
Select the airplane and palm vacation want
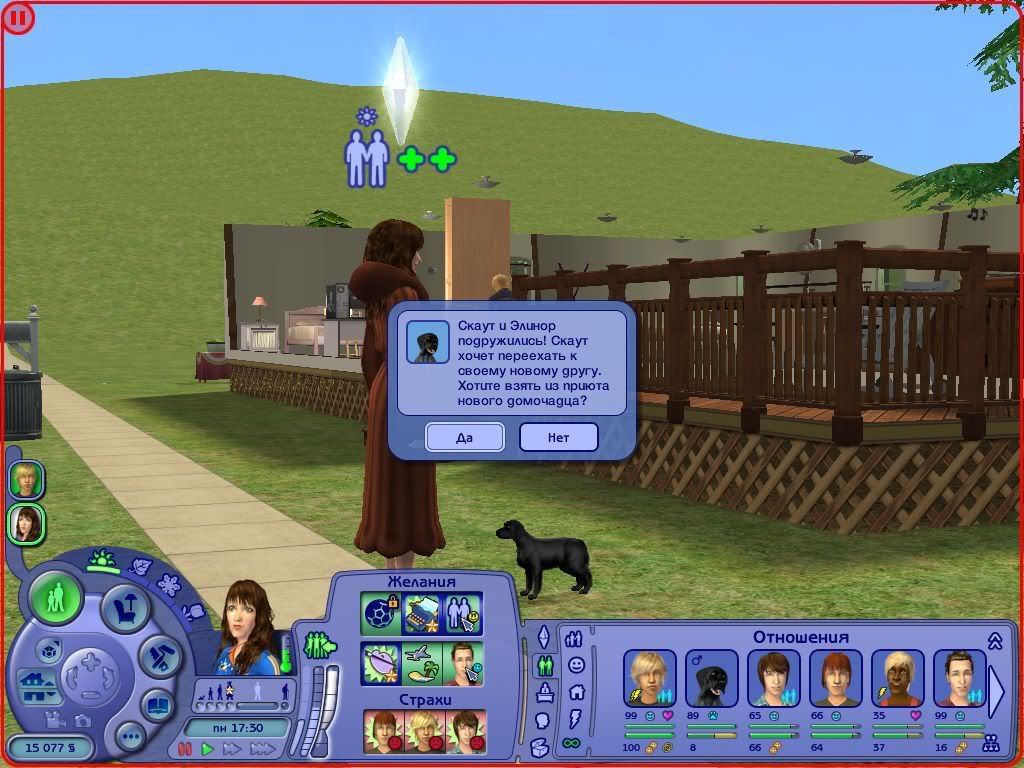pyautogui.click(x=422, y=662)
